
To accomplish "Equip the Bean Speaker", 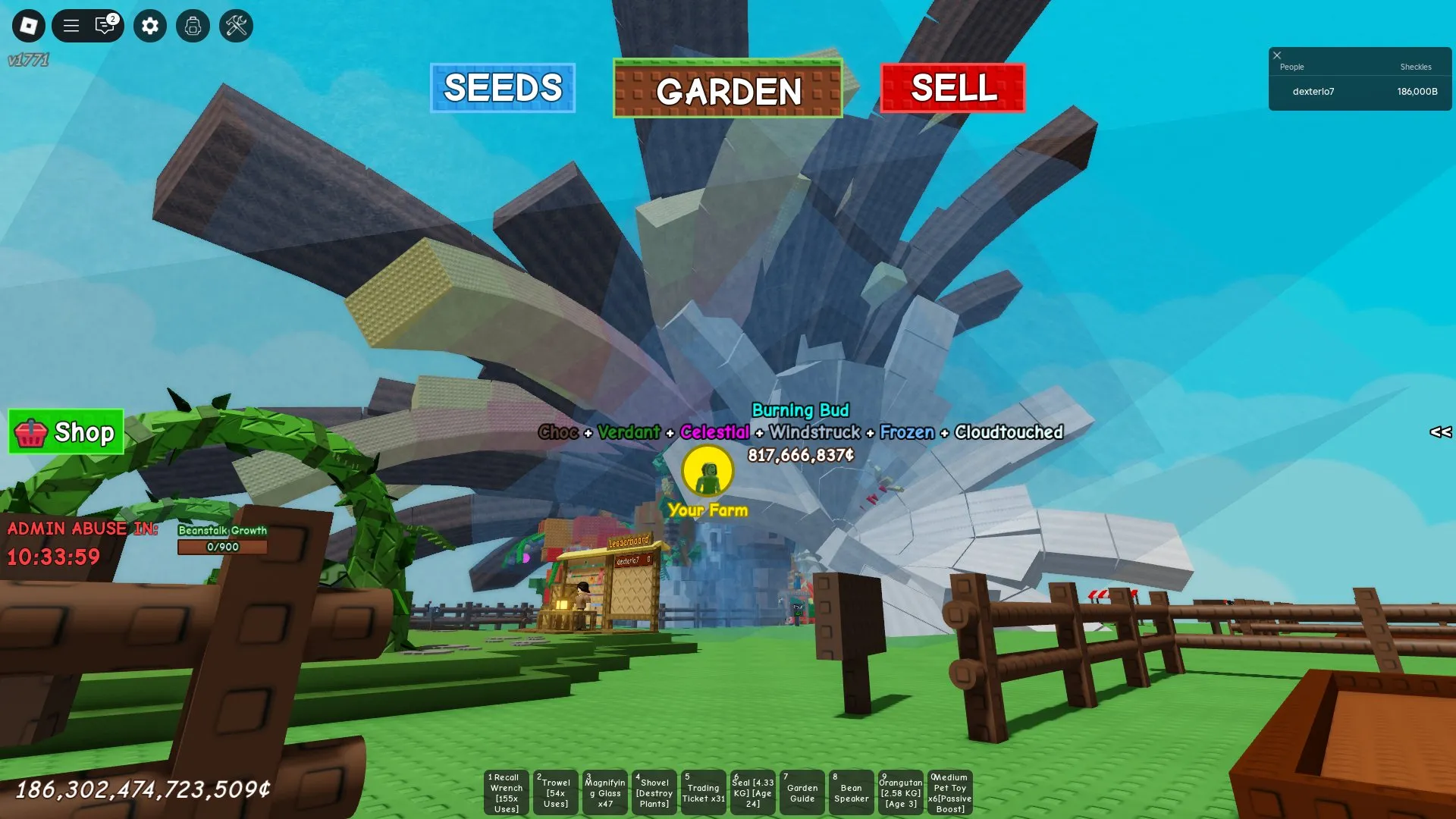I will pyautogui.click(x=851, y=792).
